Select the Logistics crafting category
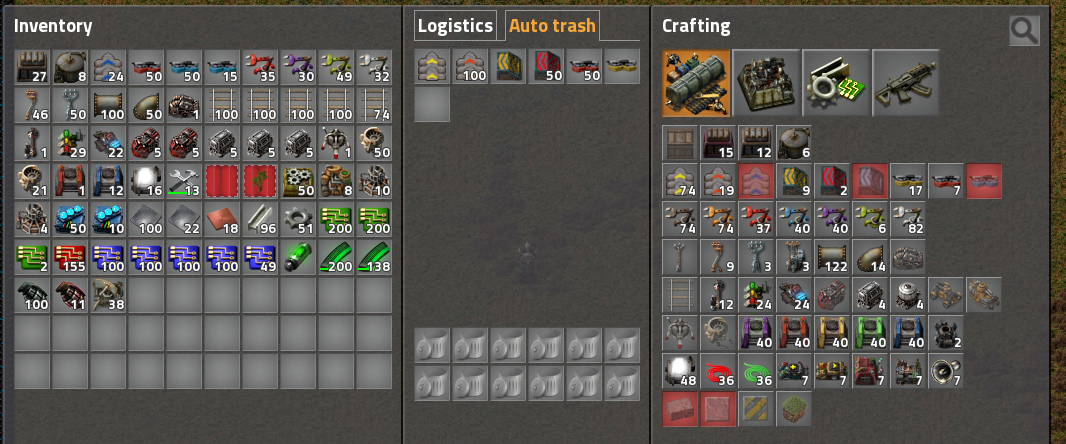Image resolution: width=1066 pixels, height=444 pixels. pyautogui.click(x=696, y=84)
